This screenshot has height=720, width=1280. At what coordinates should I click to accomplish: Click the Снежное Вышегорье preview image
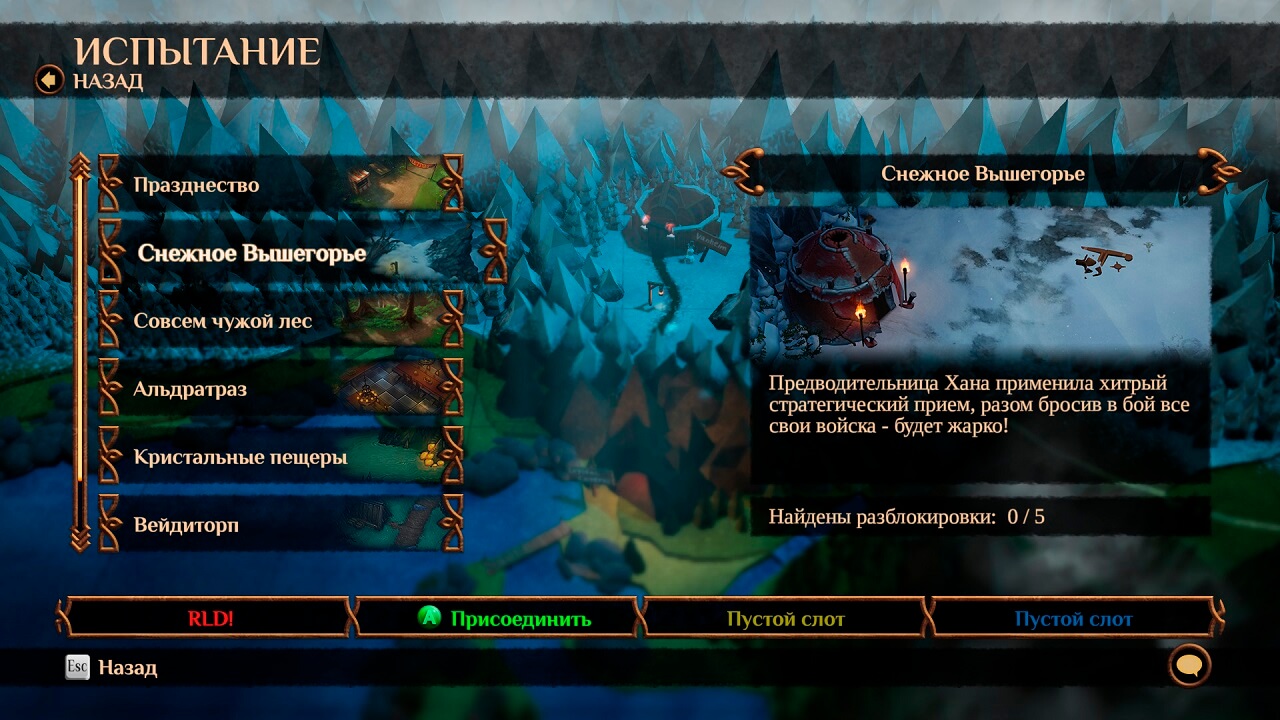[980, 281]
